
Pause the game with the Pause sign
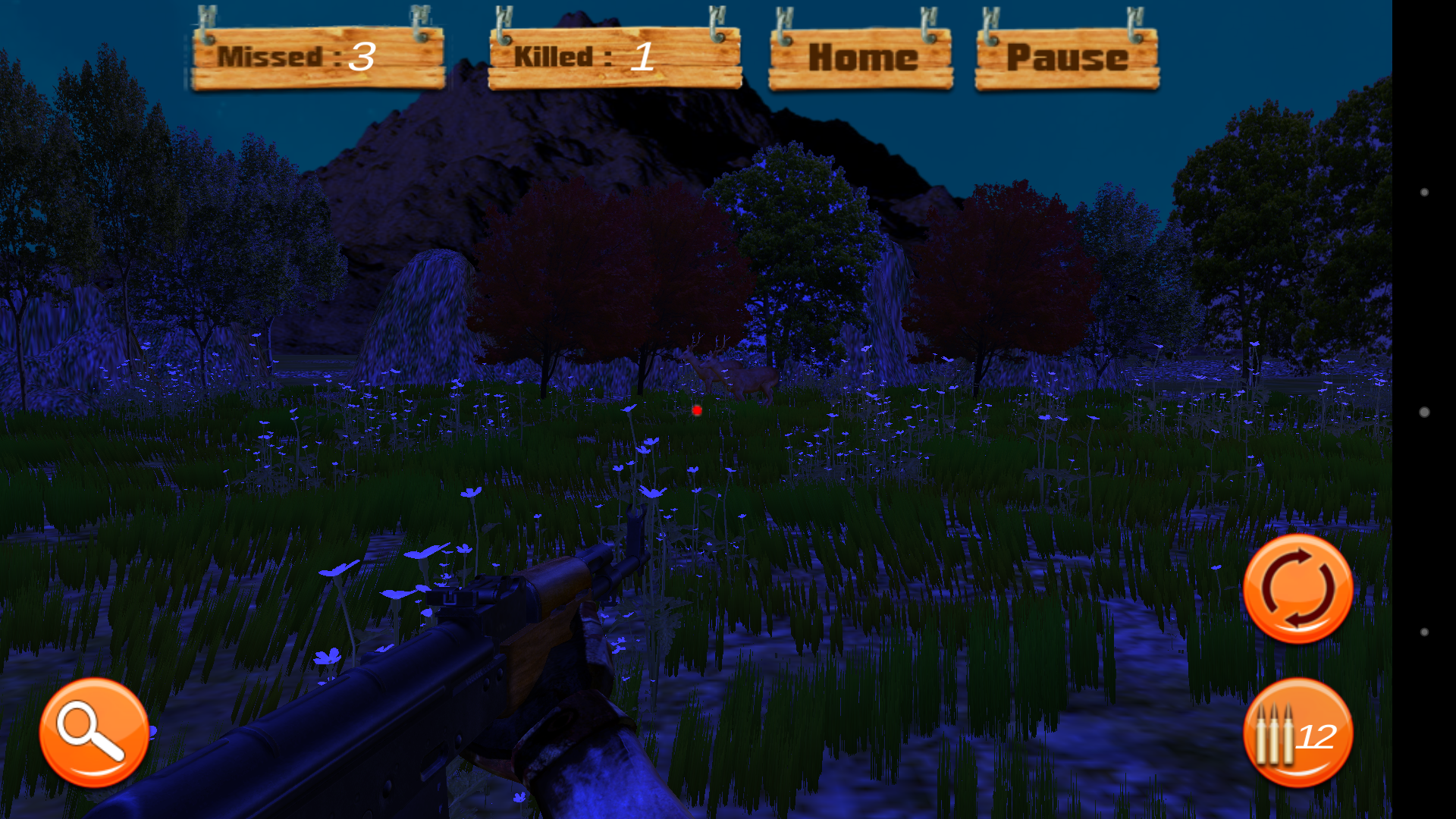click(x=1066, y=58)
